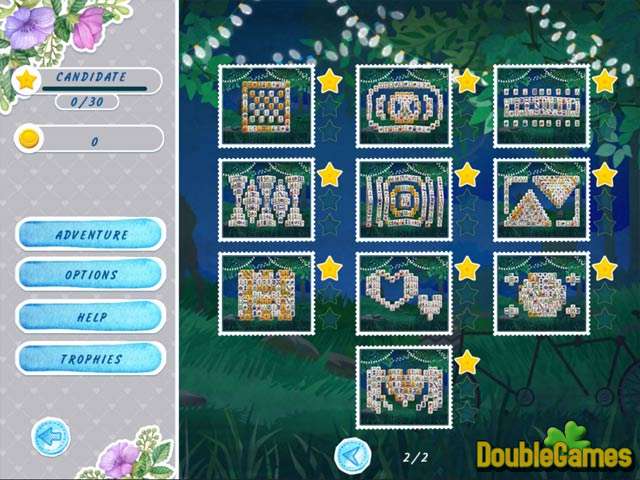Select the heart in middle bottom level
The height and width of the screenshot is (480, 640).
tap(403, 387)
